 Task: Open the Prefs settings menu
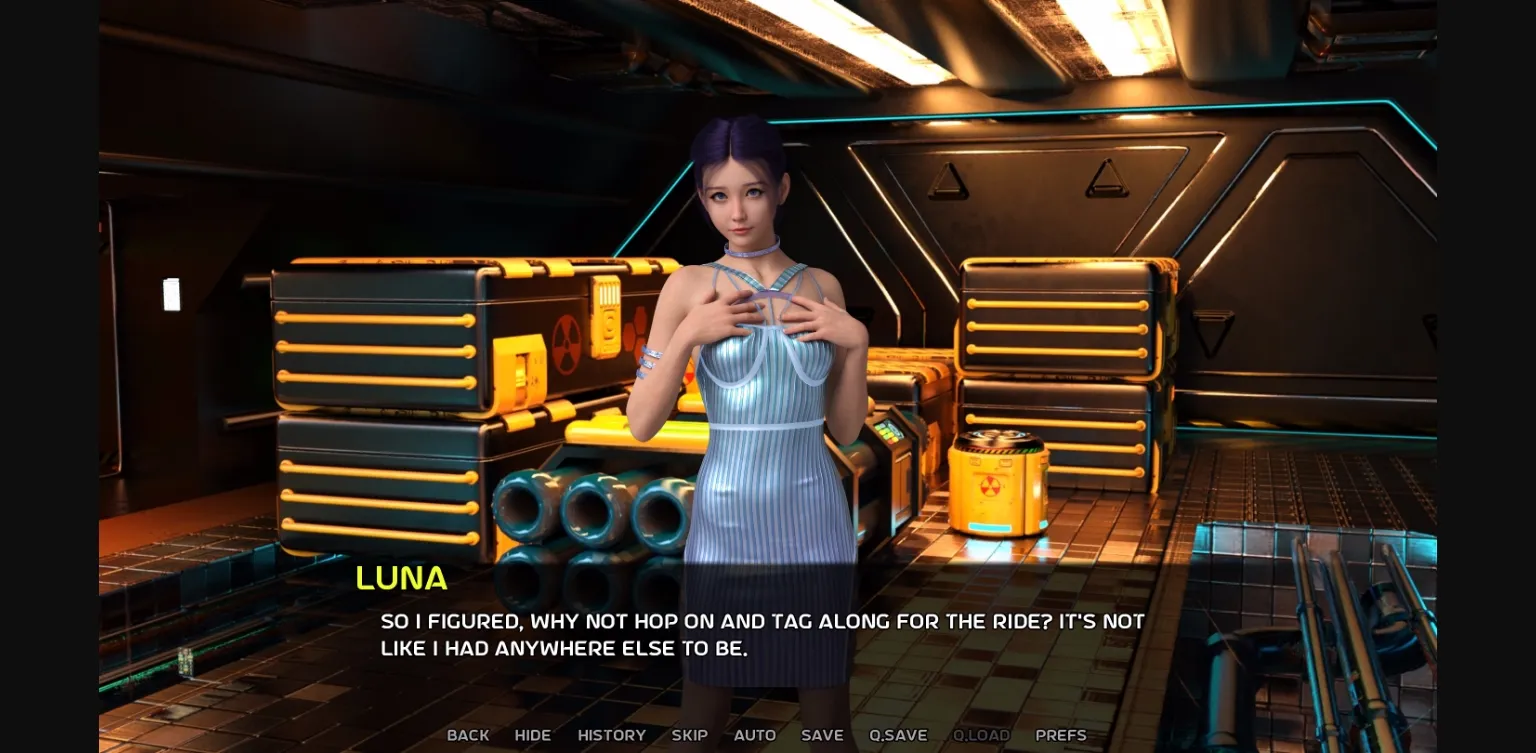[1060, 735]
